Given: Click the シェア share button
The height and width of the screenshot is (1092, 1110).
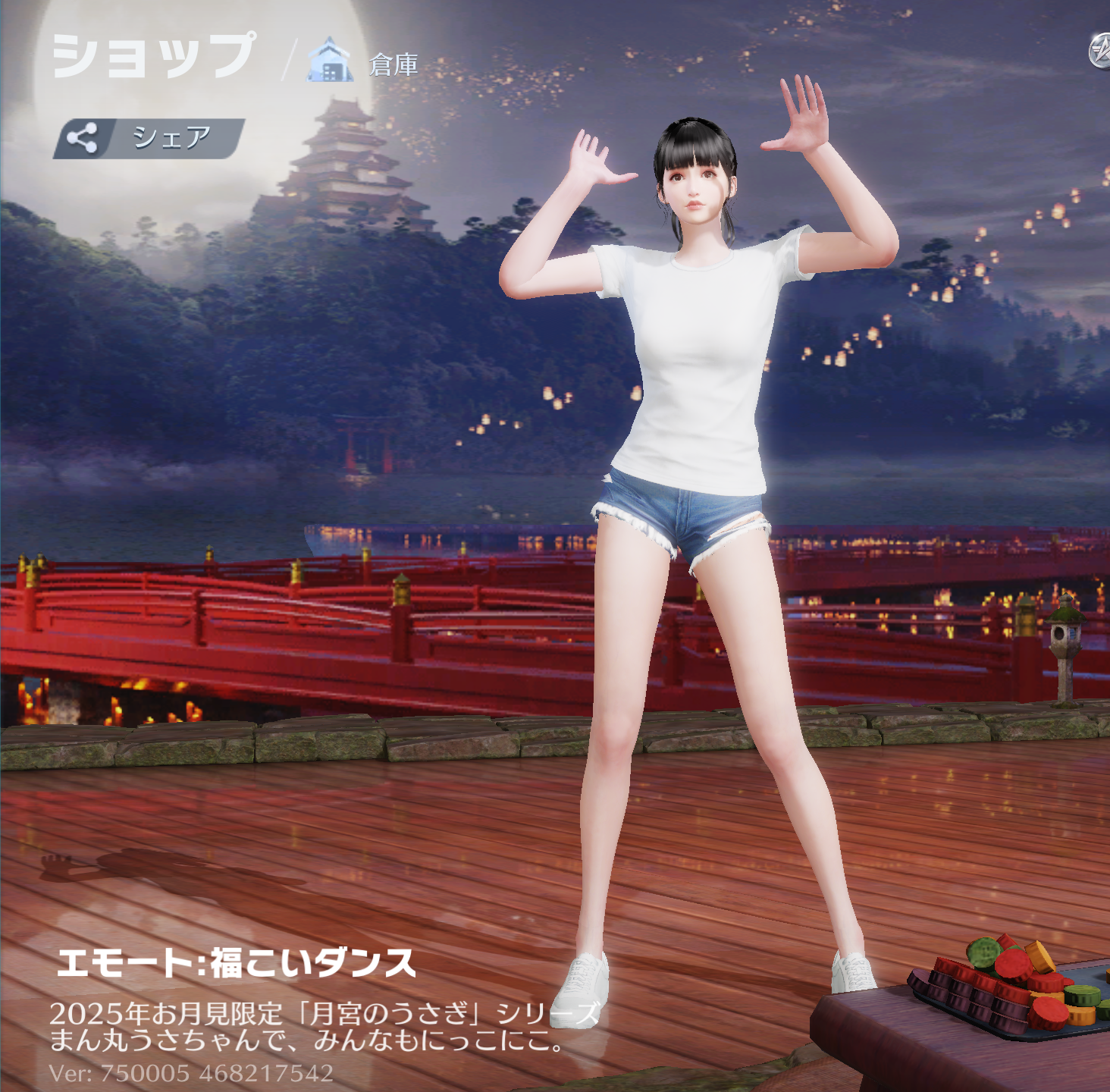Looking at the screenshot, I should click(x=149, y=138).
